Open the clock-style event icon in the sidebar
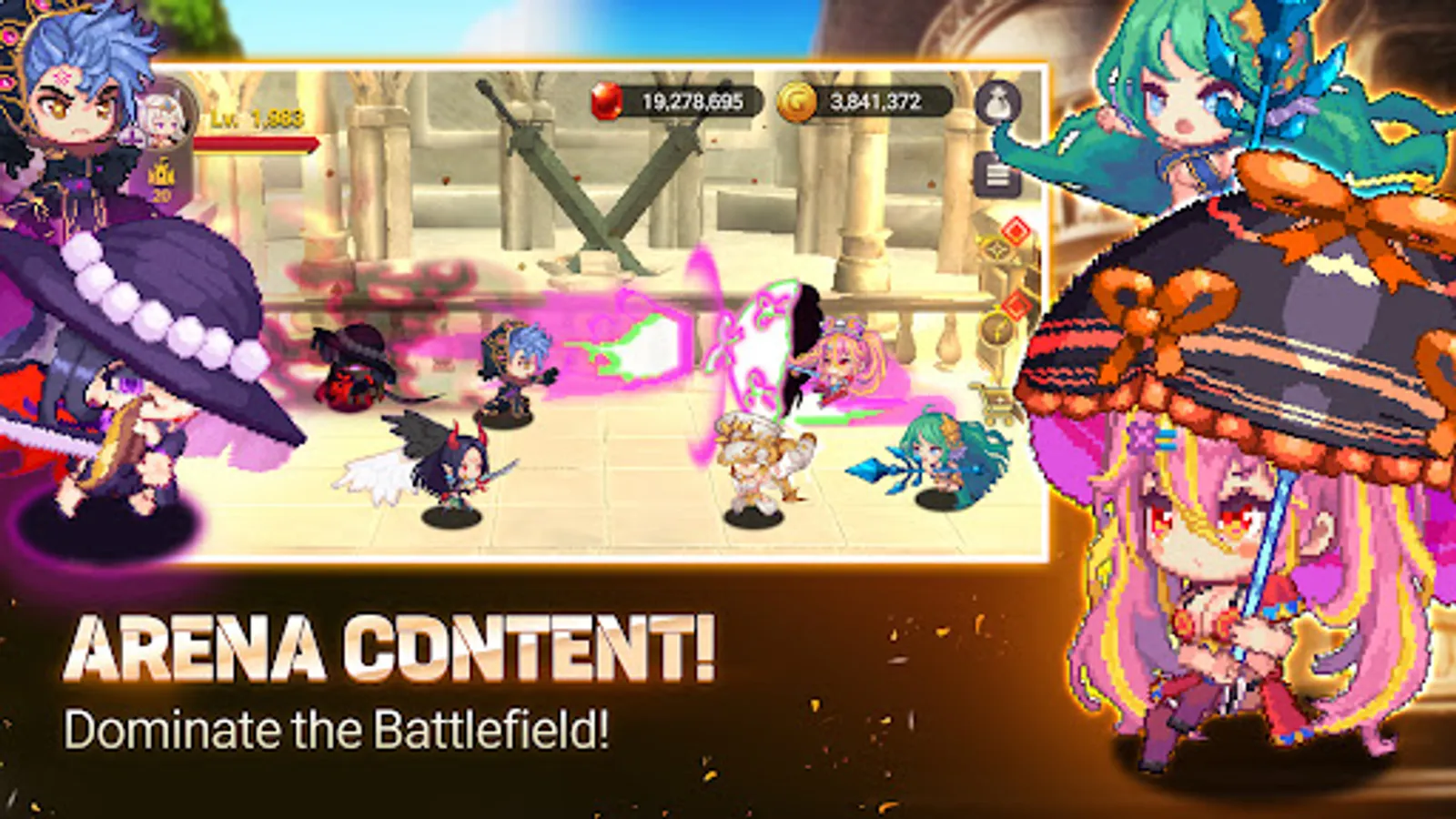The height and width of the screenshot is (819, 1456). pyautogui.click(x=996, y=329)
